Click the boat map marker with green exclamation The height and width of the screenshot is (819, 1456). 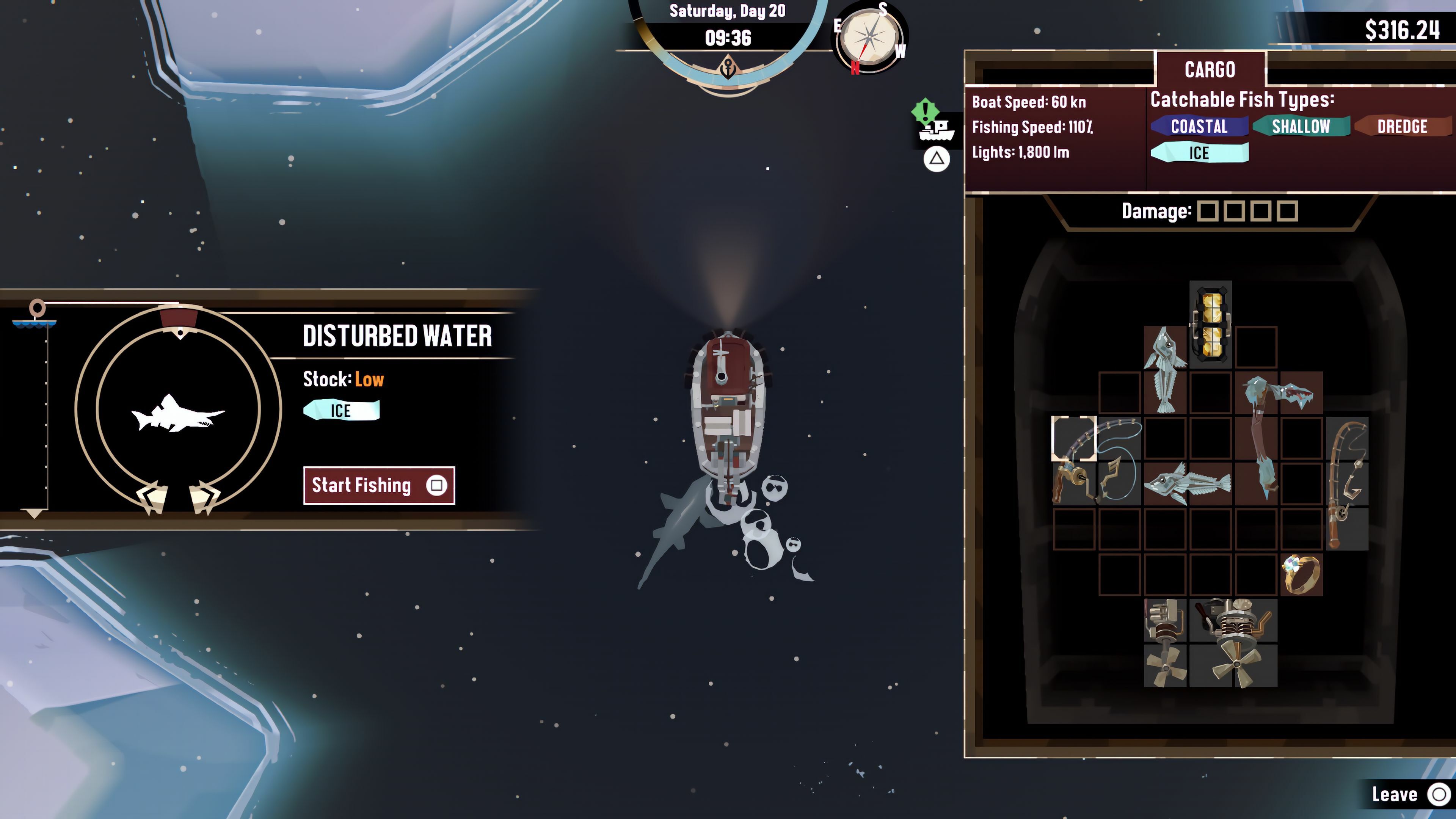tap(933, 121)
